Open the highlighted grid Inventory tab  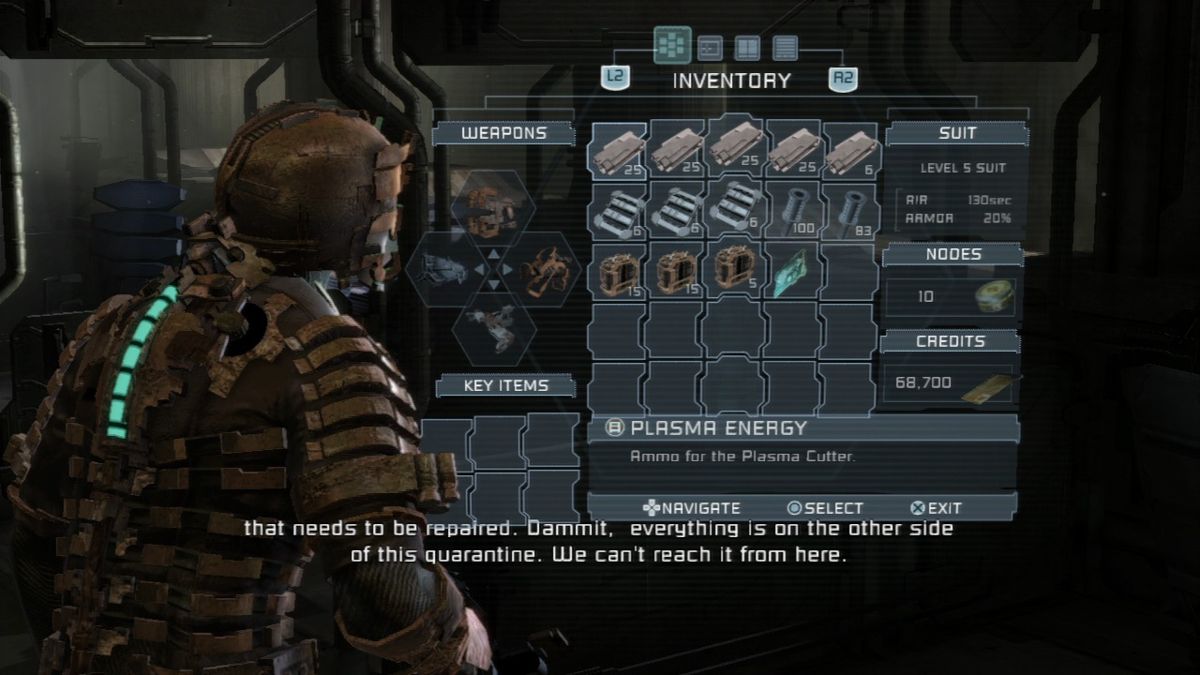(672, 46)
